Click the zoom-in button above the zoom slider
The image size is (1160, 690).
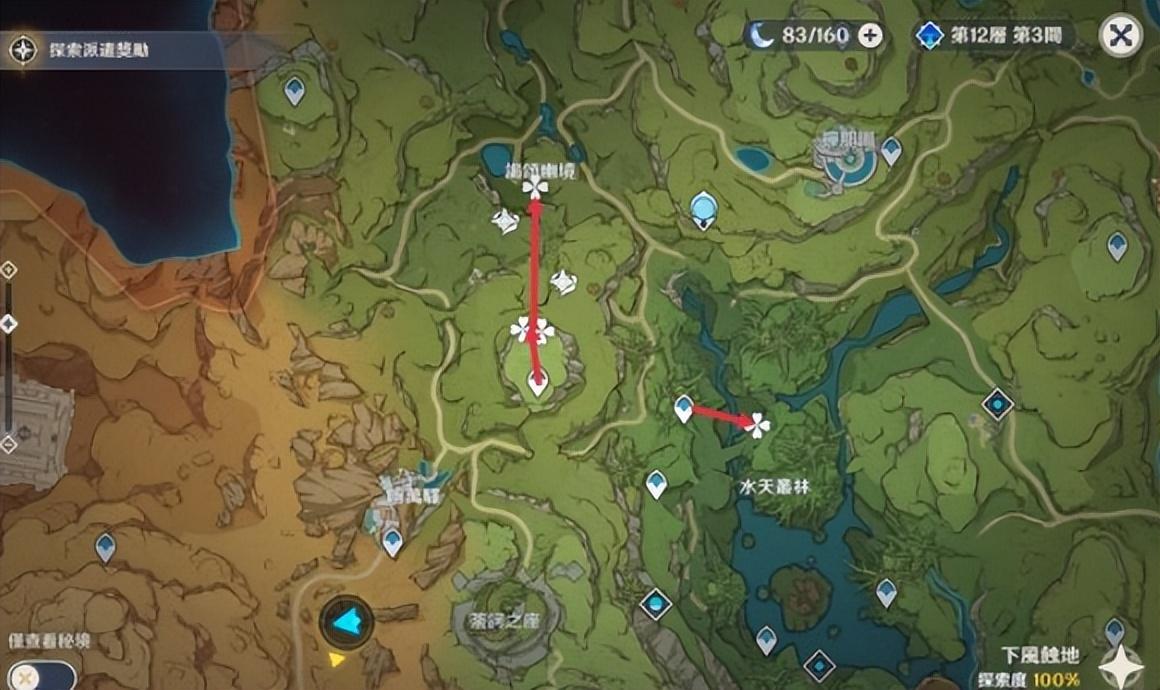click(9, 270)
